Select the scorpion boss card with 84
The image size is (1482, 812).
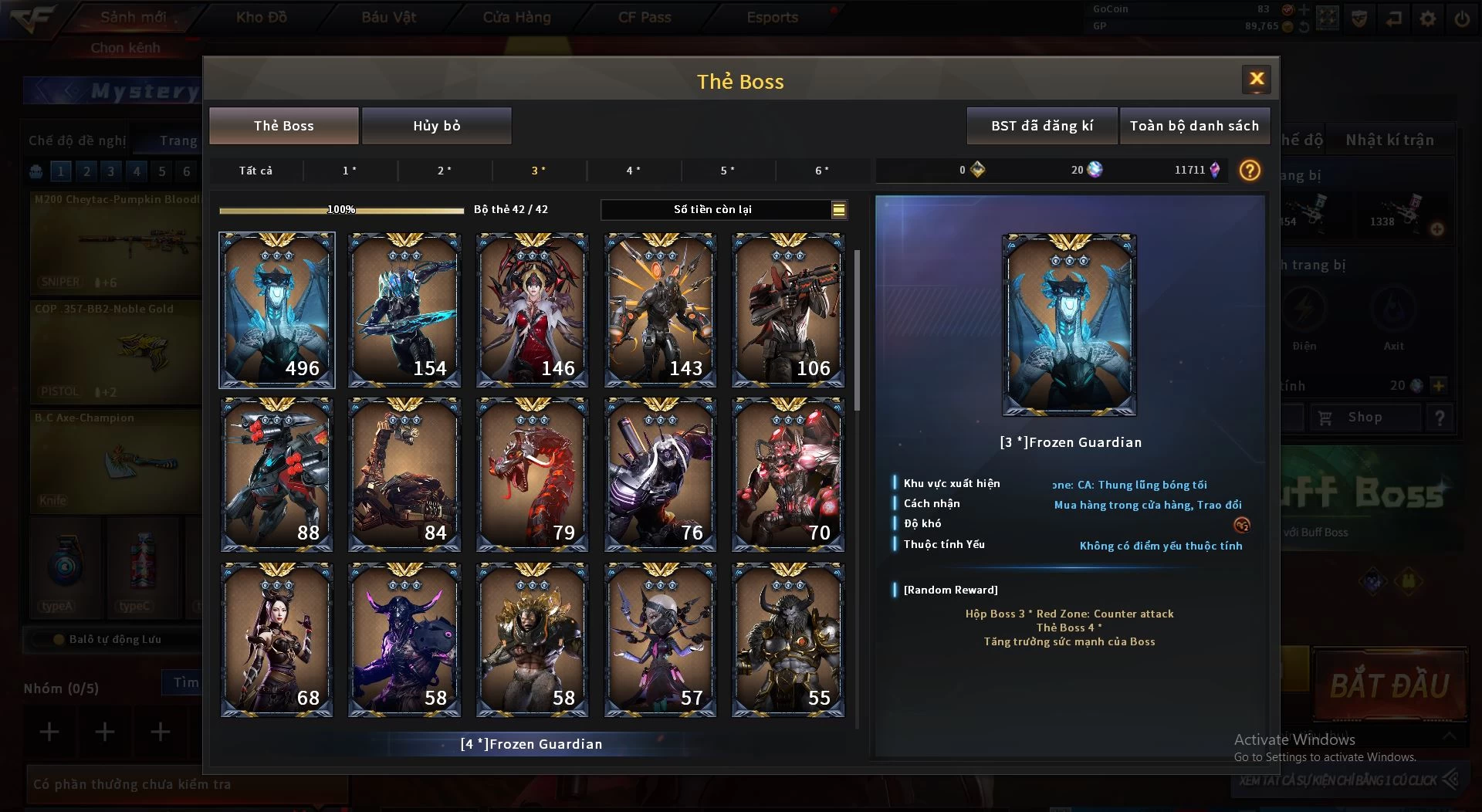point(404,474)
